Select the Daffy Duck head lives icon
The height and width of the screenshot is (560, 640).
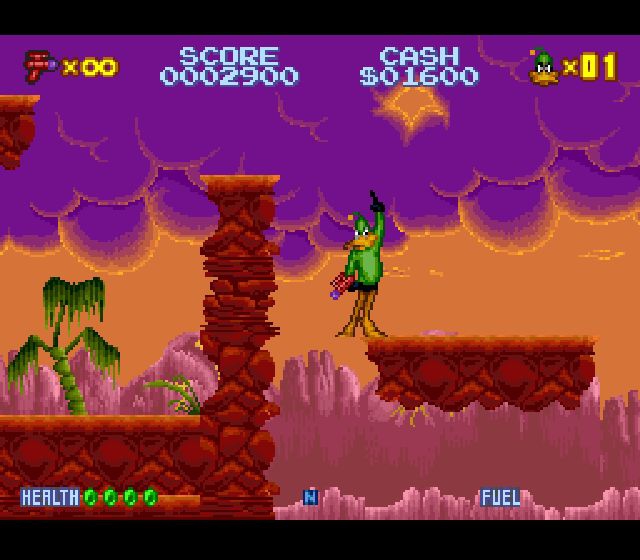(x=544, y=66)
